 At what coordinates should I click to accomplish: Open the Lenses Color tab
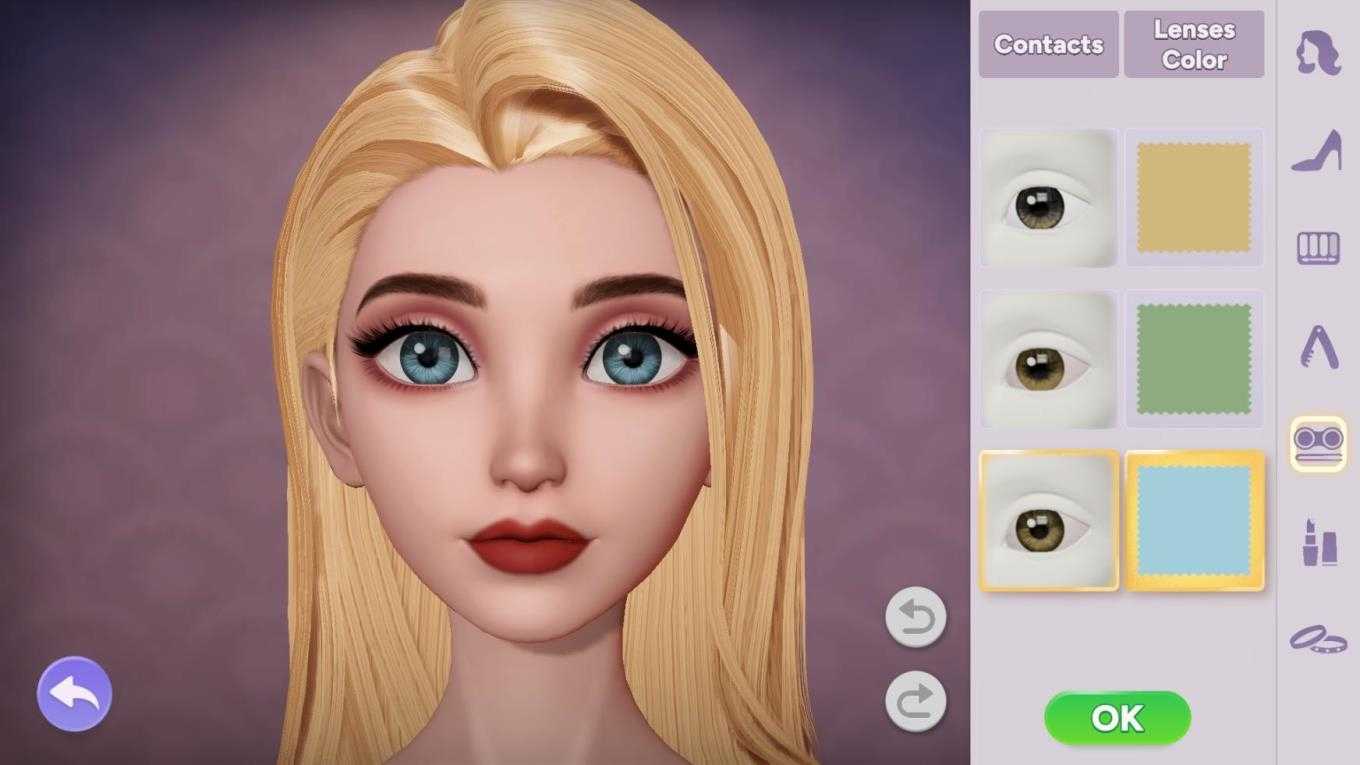click(x=1194, y=45)
